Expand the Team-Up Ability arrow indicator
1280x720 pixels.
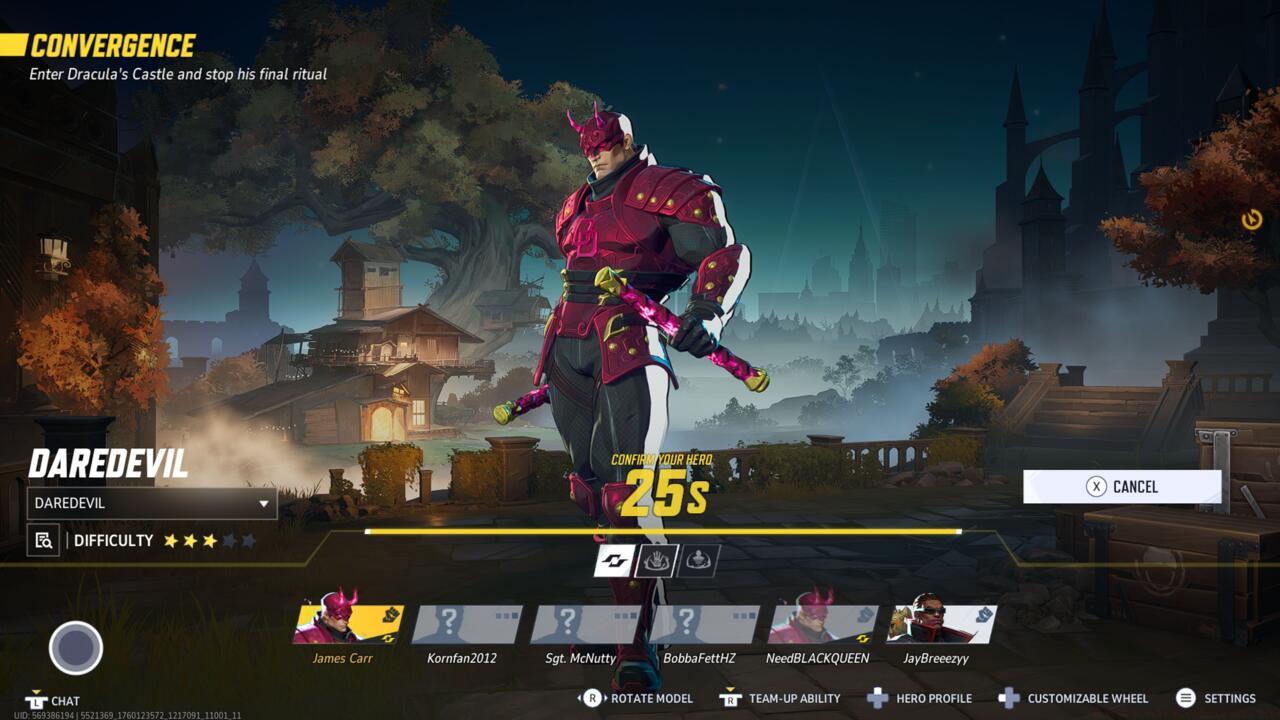click(730, 689)
